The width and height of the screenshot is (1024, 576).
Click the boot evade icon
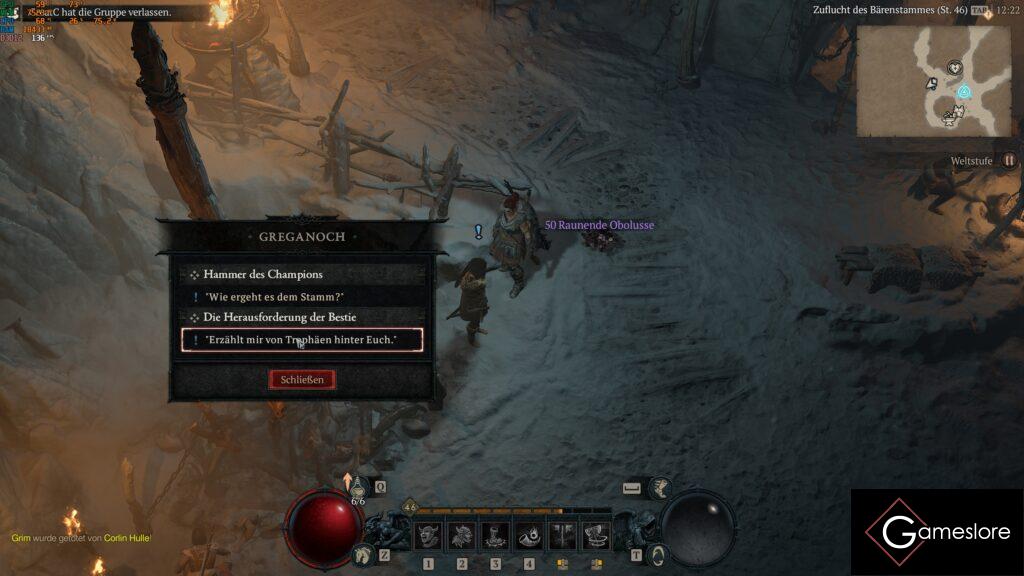661,488
